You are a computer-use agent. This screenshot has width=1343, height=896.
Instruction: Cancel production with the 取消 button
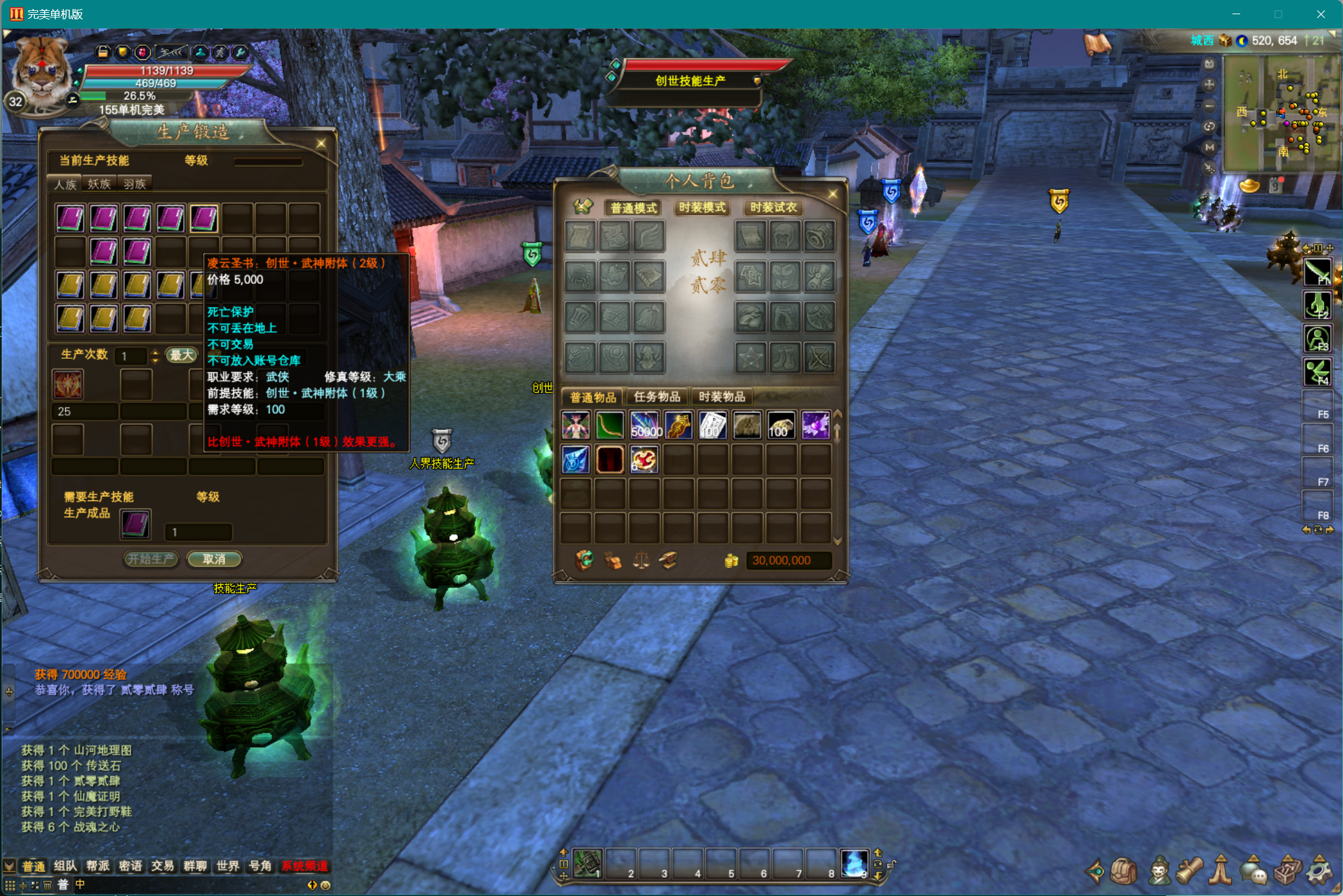(214, 559)
